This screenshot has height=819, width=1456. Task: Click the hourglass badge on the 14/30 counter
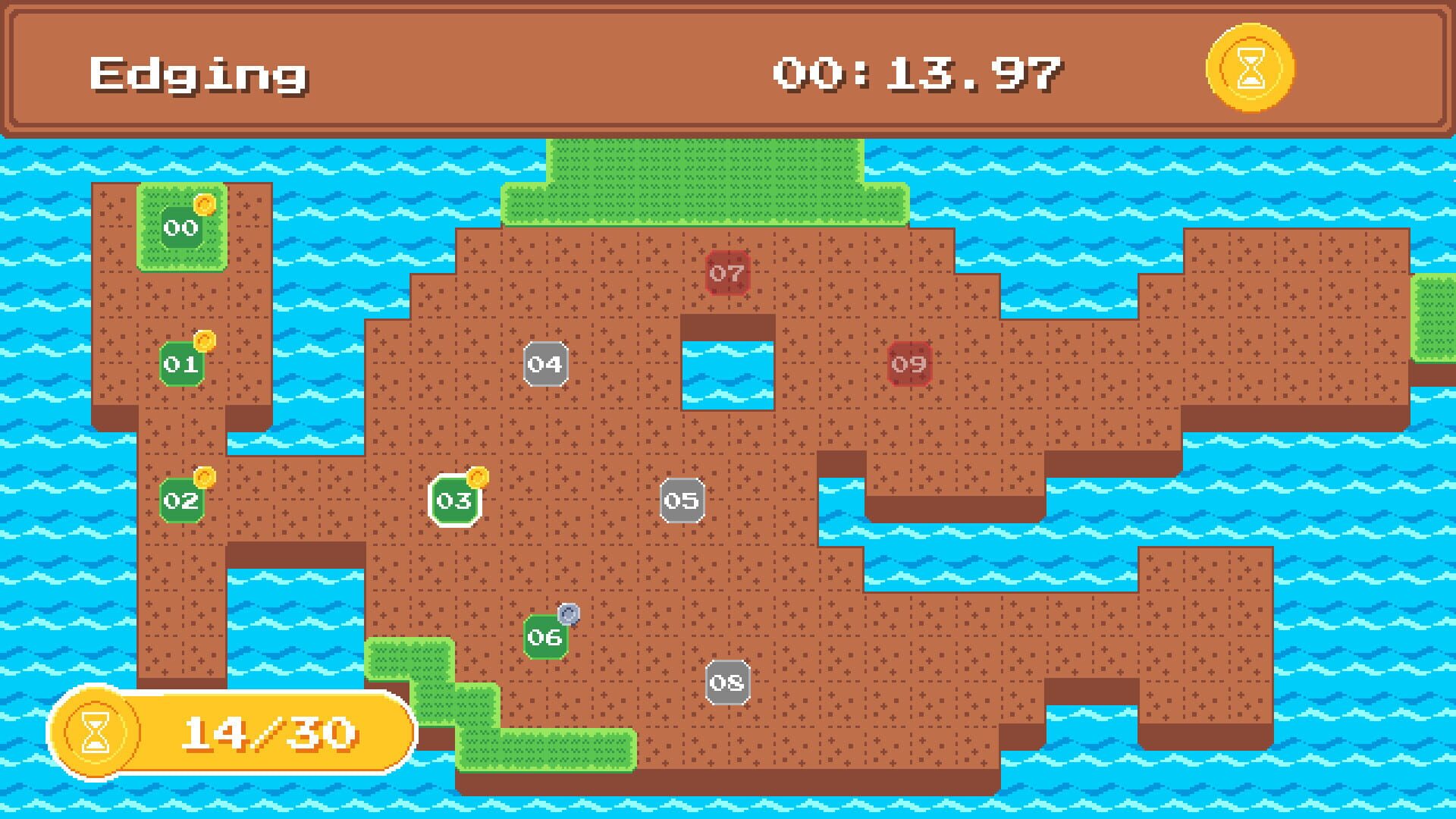(95, 730)
